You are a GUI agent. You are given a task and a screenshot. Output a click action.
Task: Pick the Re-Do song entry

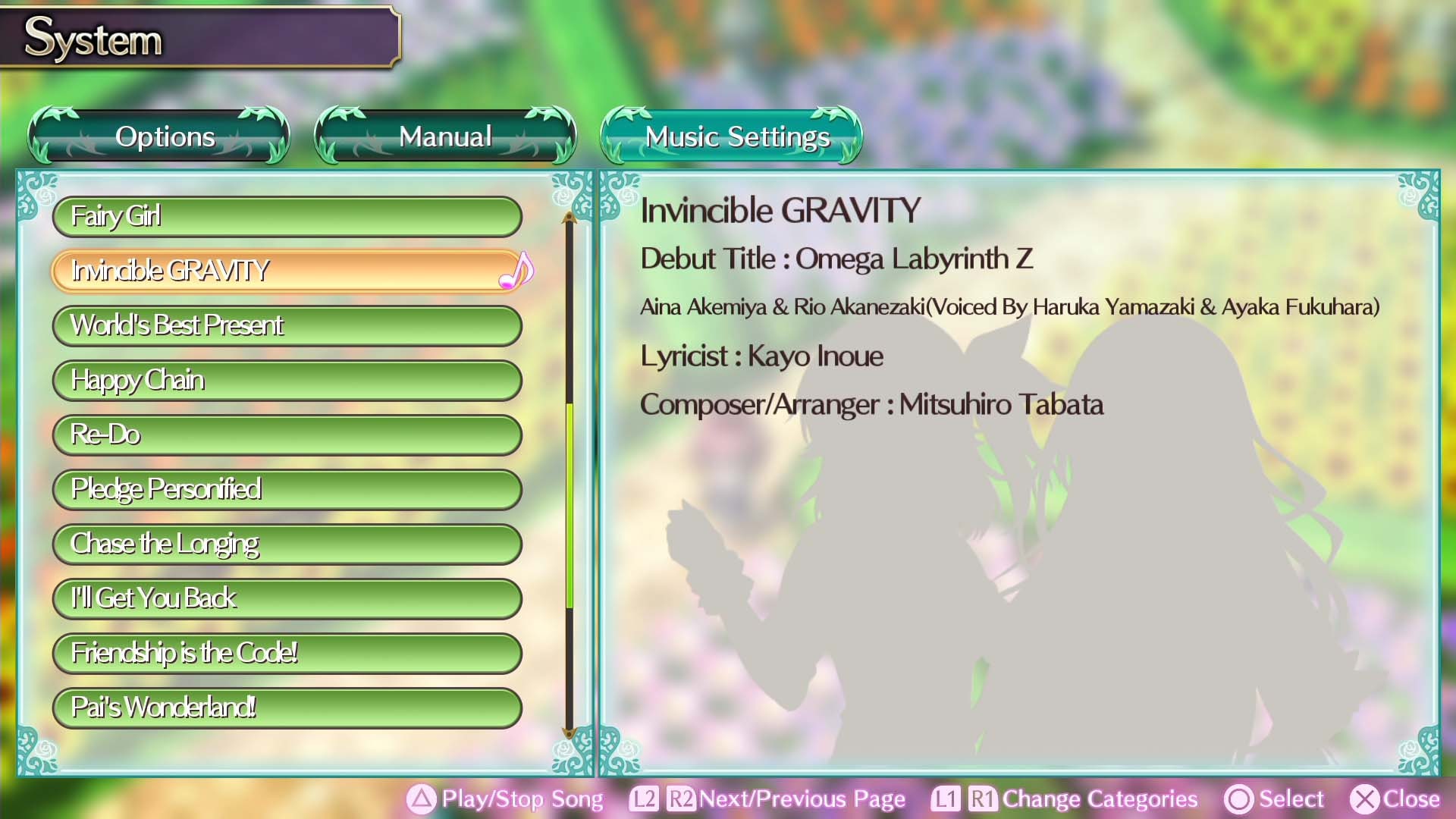[x=287, y=435]
